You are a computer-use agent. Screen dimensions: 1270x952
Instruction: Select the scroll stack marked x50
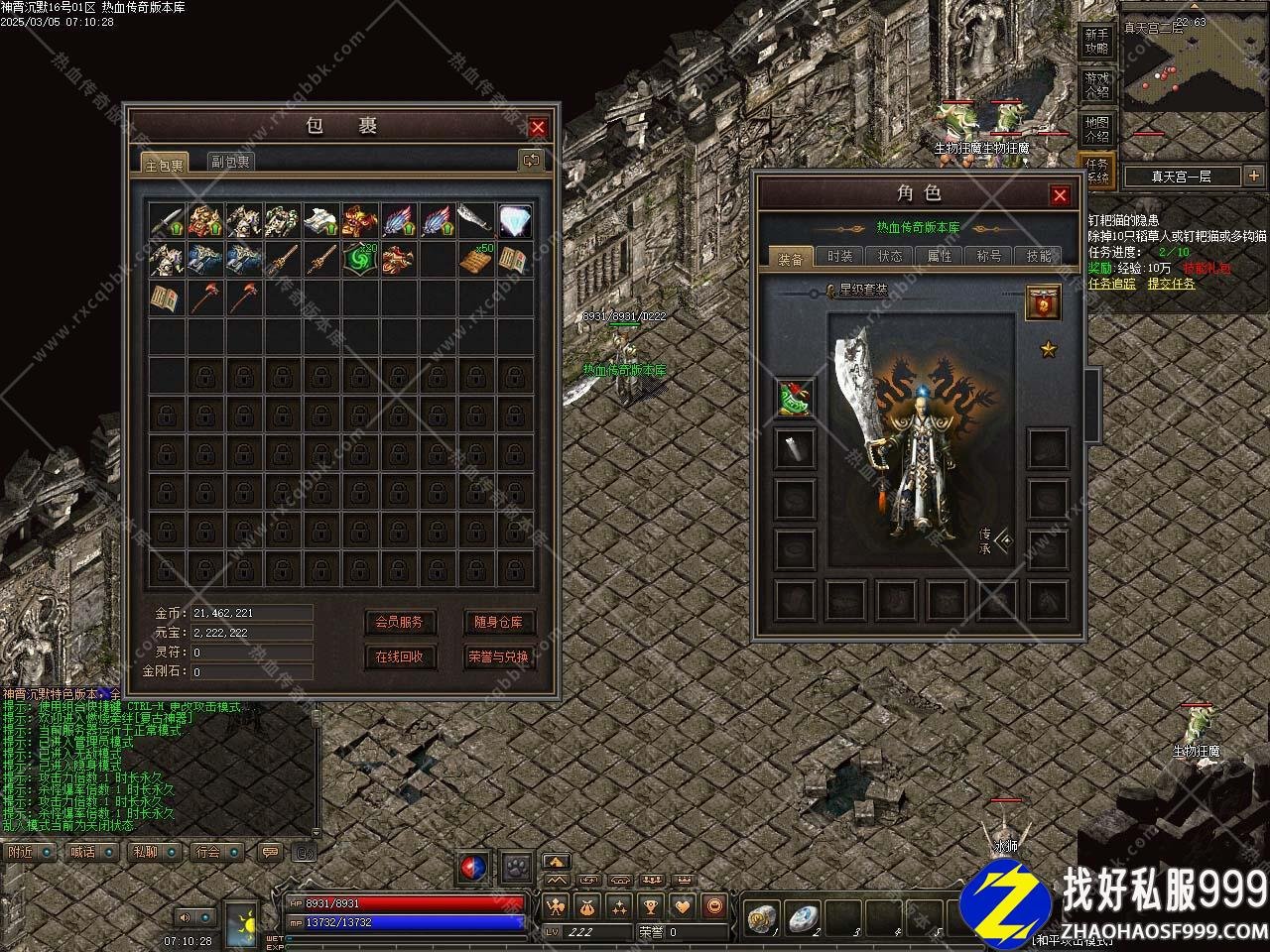click(476, 259)
